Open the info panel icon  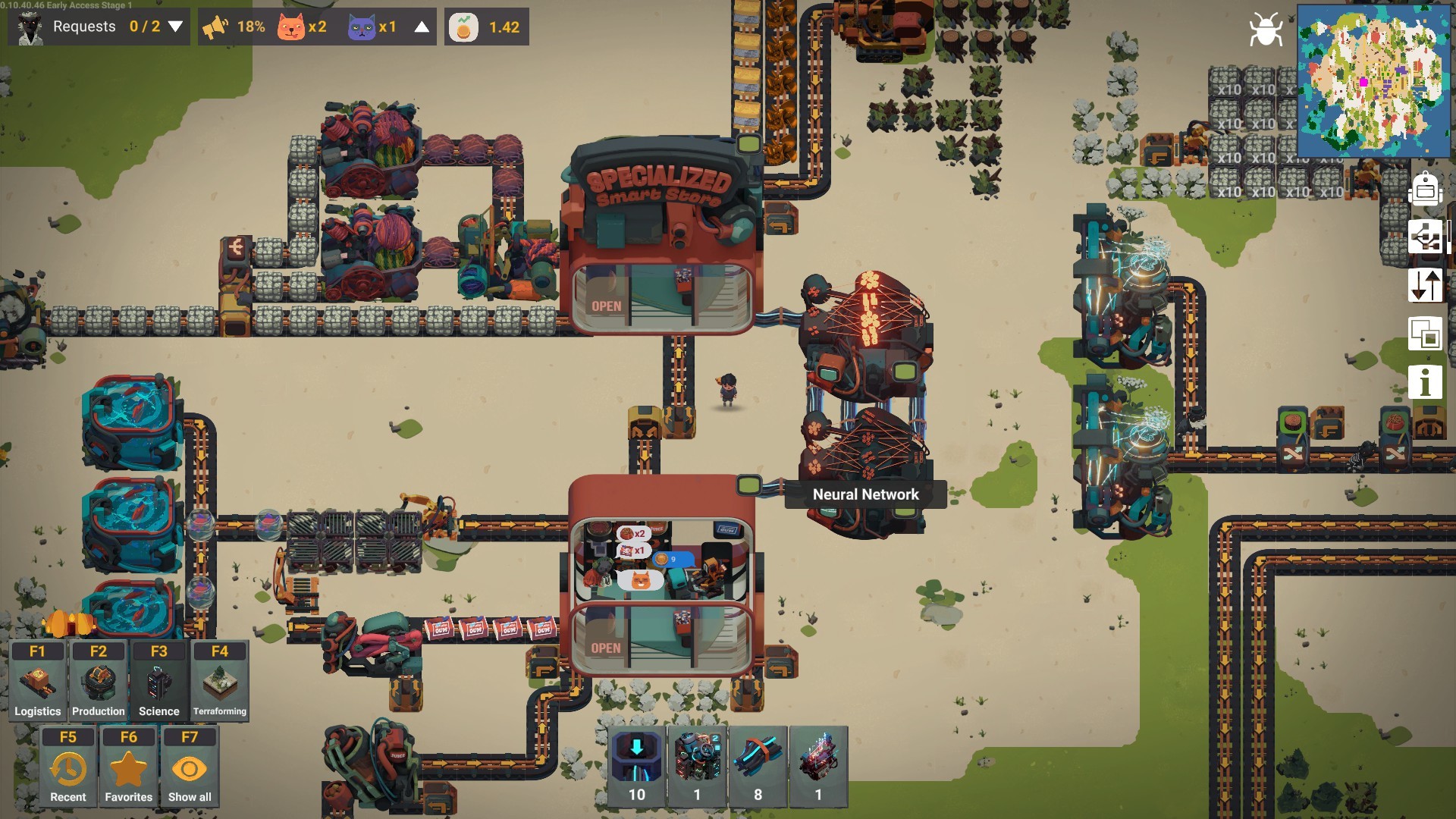coord(1425,381)
